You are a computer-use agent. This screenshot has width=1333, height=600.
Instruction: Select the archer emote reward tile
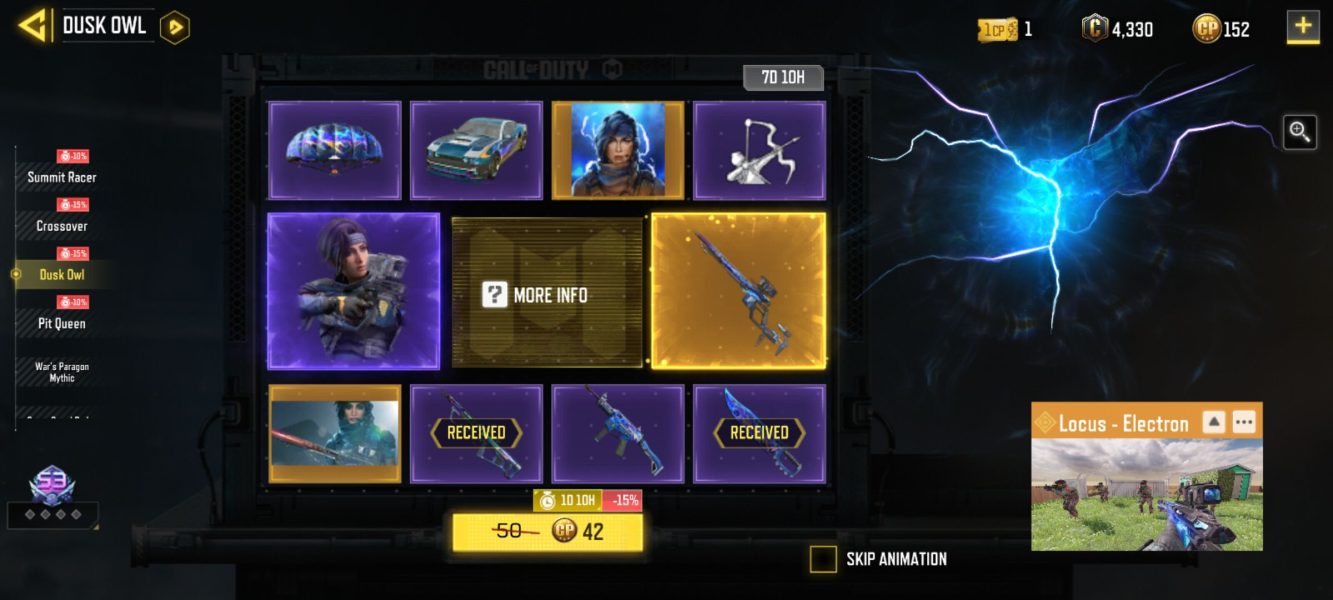click(759, 150)
